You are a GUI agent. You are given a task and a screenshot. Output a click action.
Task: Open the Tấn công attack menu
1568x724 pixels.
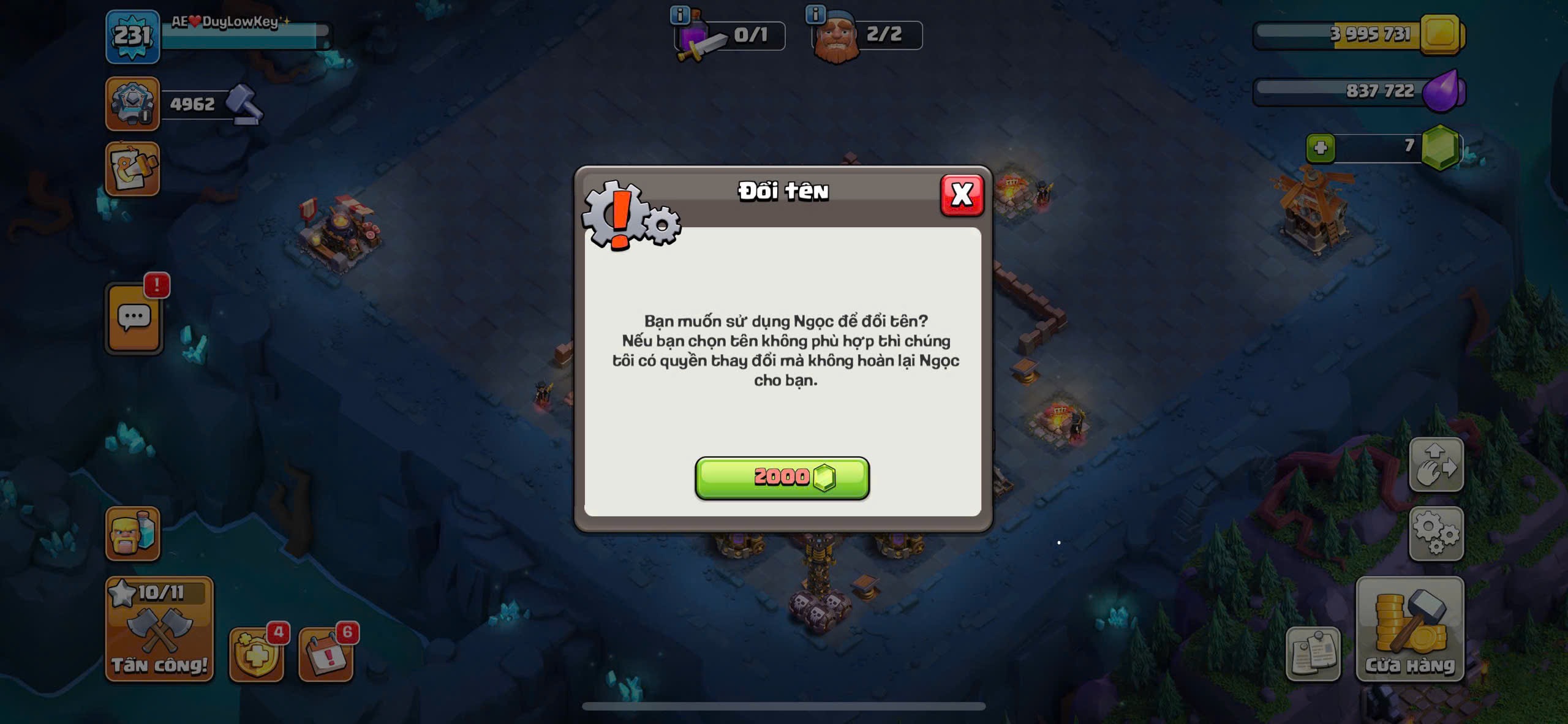click(159, 629)
